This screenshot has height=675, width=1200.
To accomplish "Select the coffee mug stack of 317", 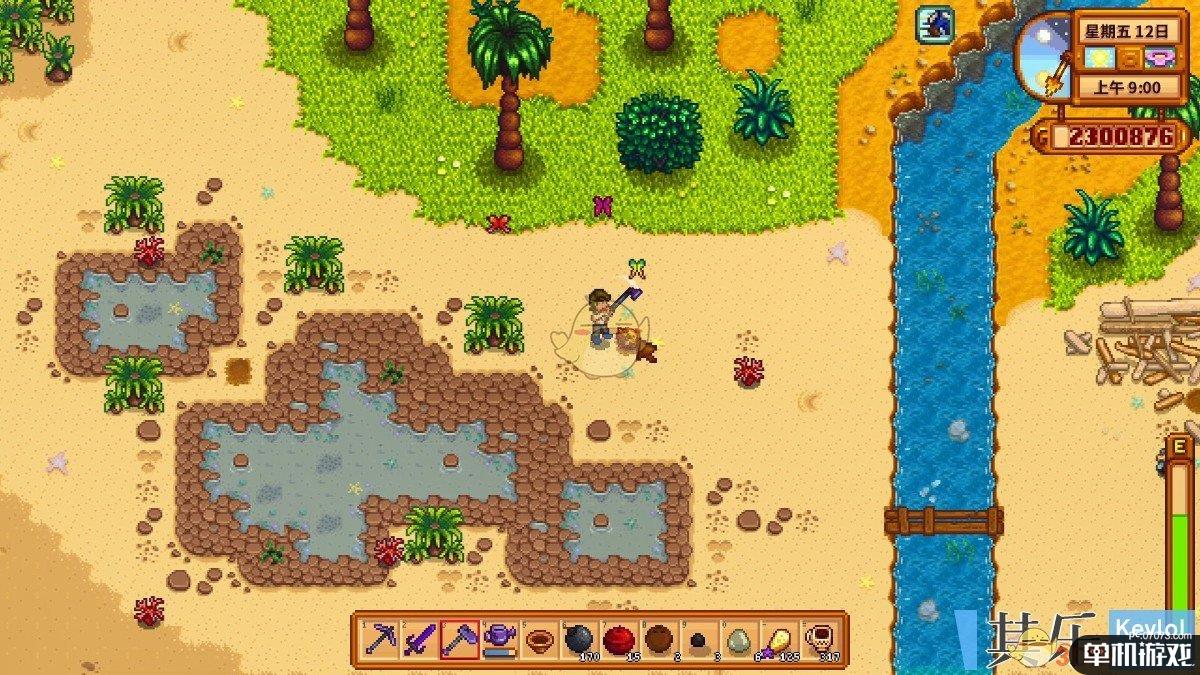I will tap(819, 639).
